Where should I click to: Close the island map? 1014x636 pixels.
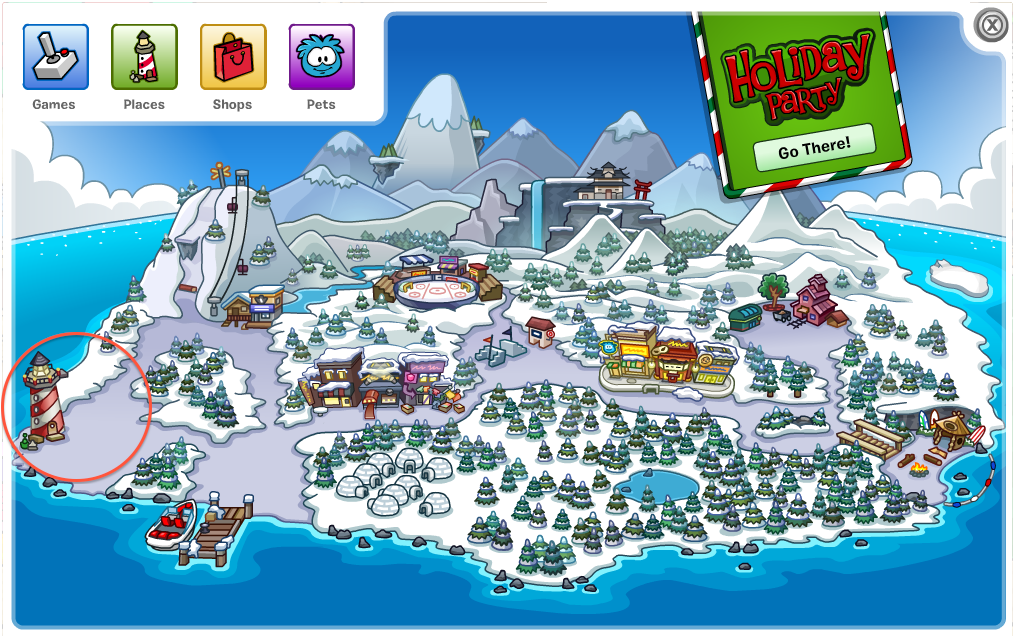point(991,26)
